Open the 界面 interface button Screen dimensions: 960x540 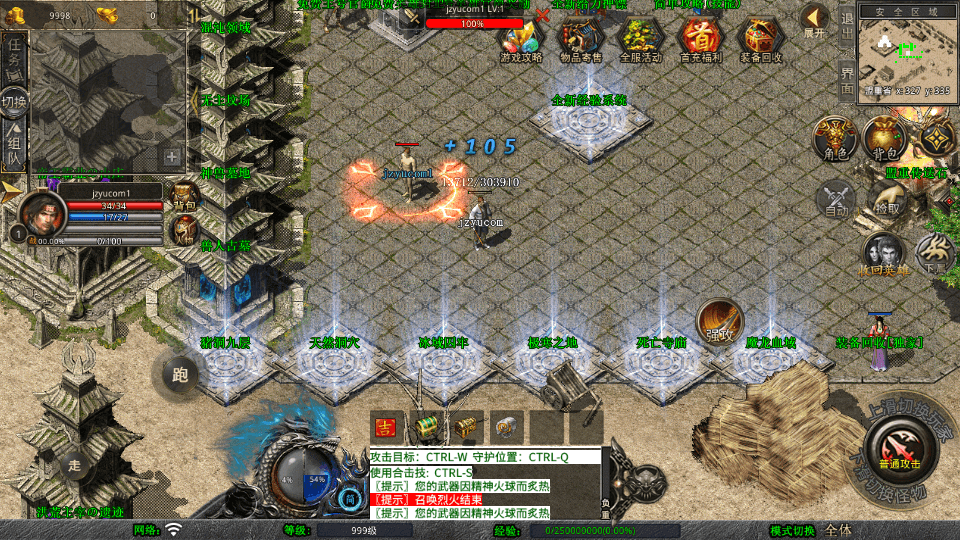pyautogui.click(x=847, y=80)
